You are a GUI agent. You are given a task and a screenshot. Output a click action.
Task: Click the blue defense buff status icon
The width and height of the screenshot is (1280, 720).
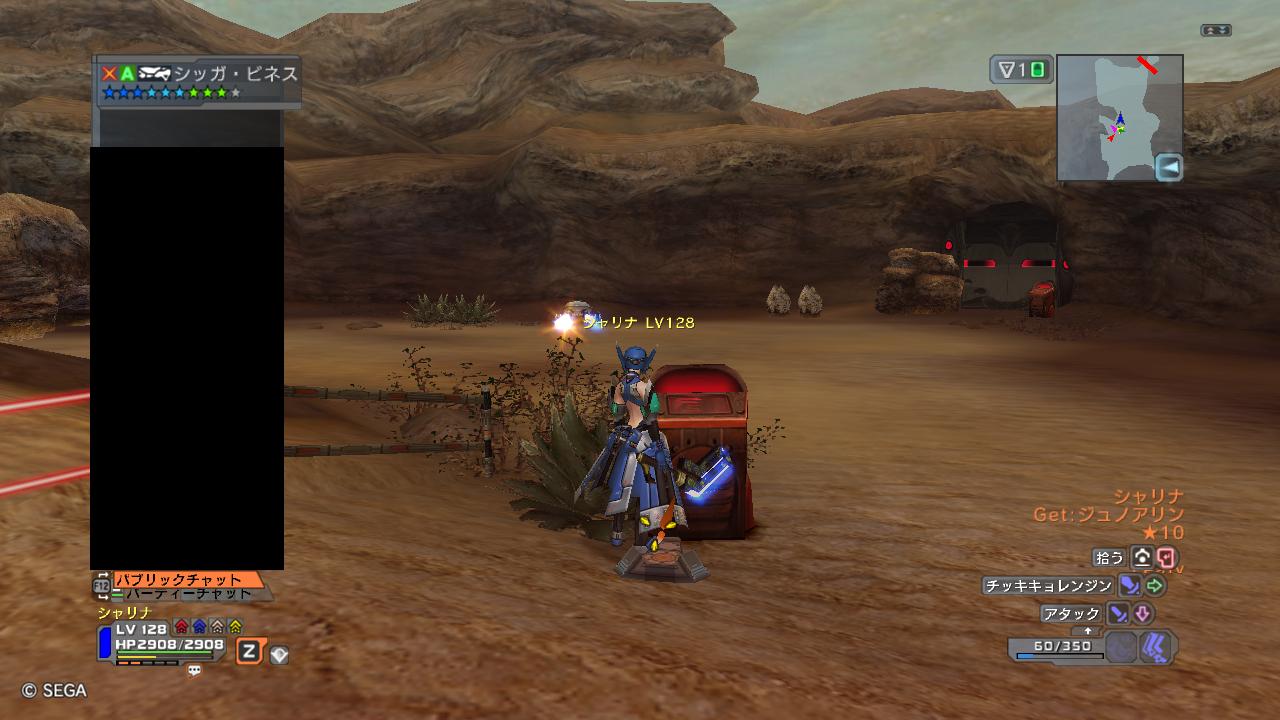[199, 627]
